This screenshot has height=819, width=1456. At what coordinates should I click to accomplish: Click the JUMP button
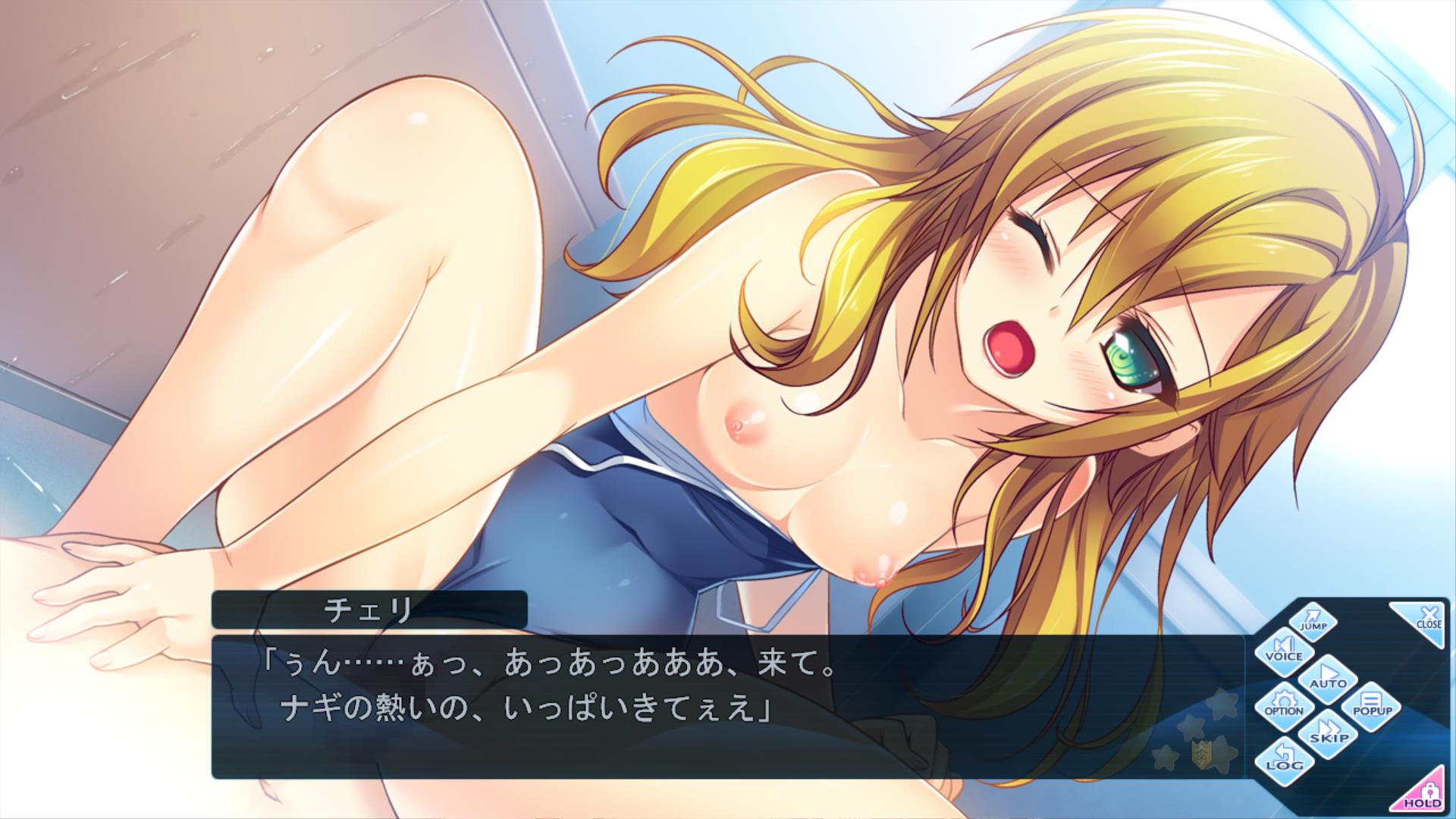coord(1313,620)
